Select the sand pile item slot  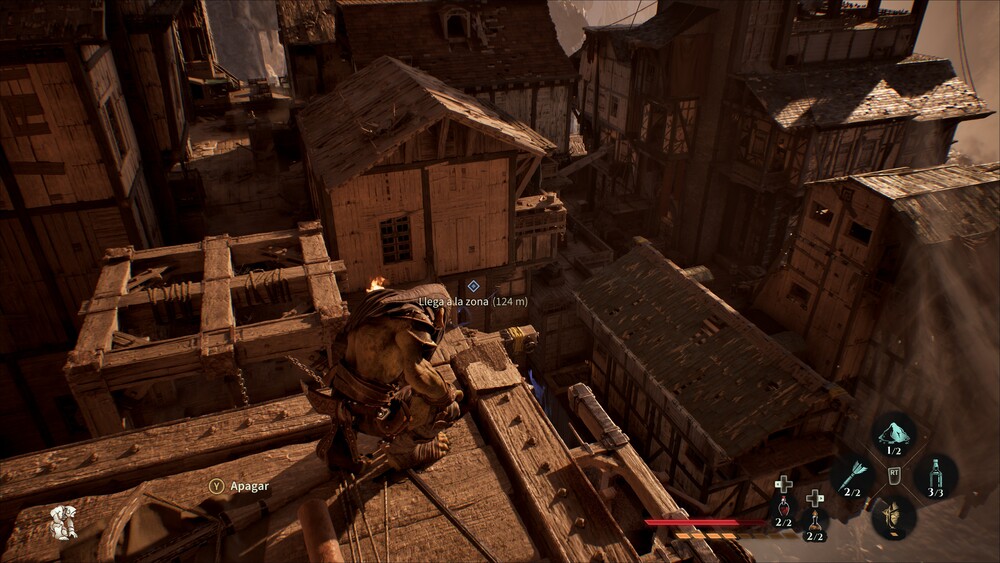[x=894, y=435]
